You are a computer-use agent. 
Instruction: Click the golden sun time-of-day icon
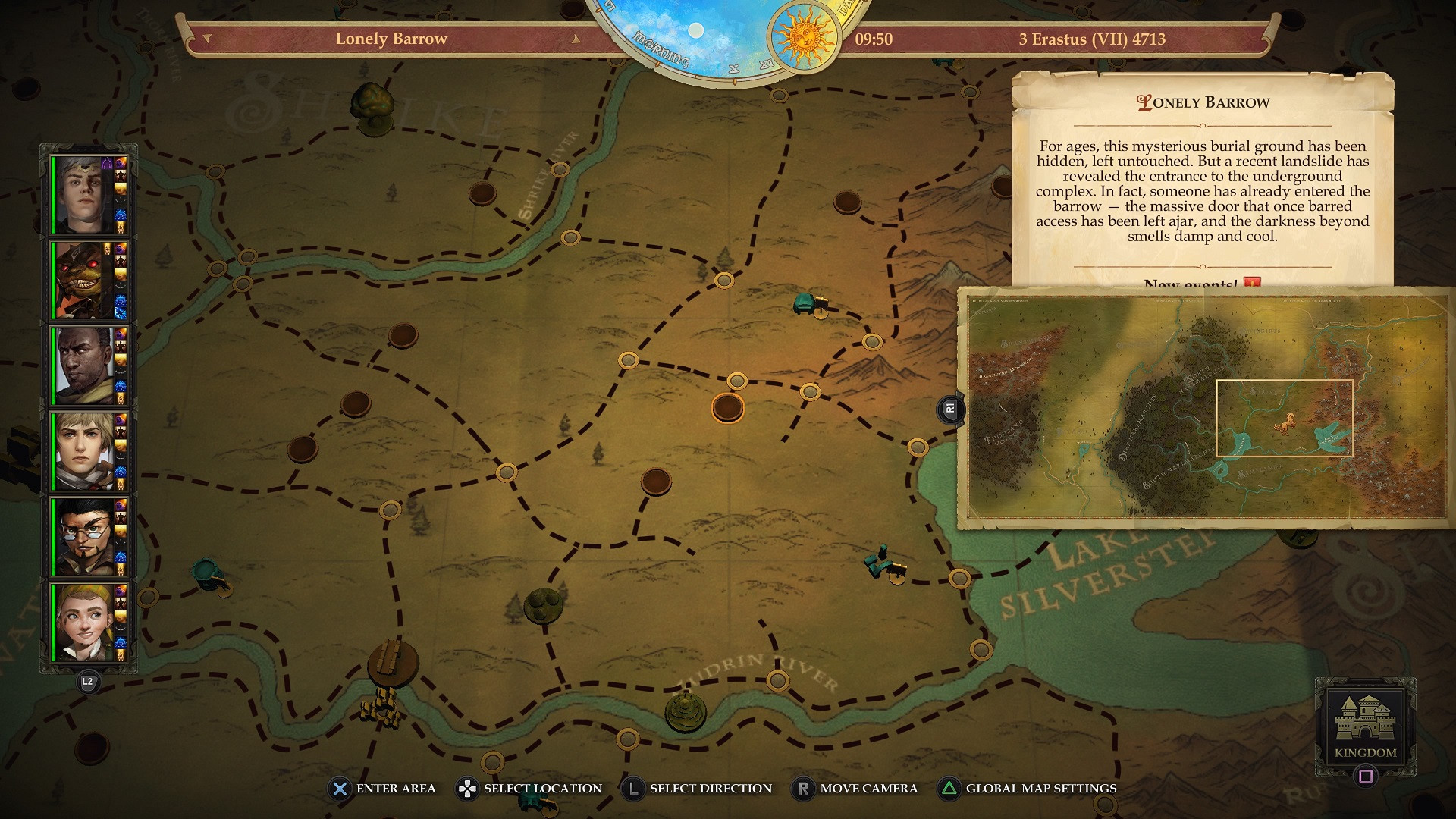pos(805,36)
